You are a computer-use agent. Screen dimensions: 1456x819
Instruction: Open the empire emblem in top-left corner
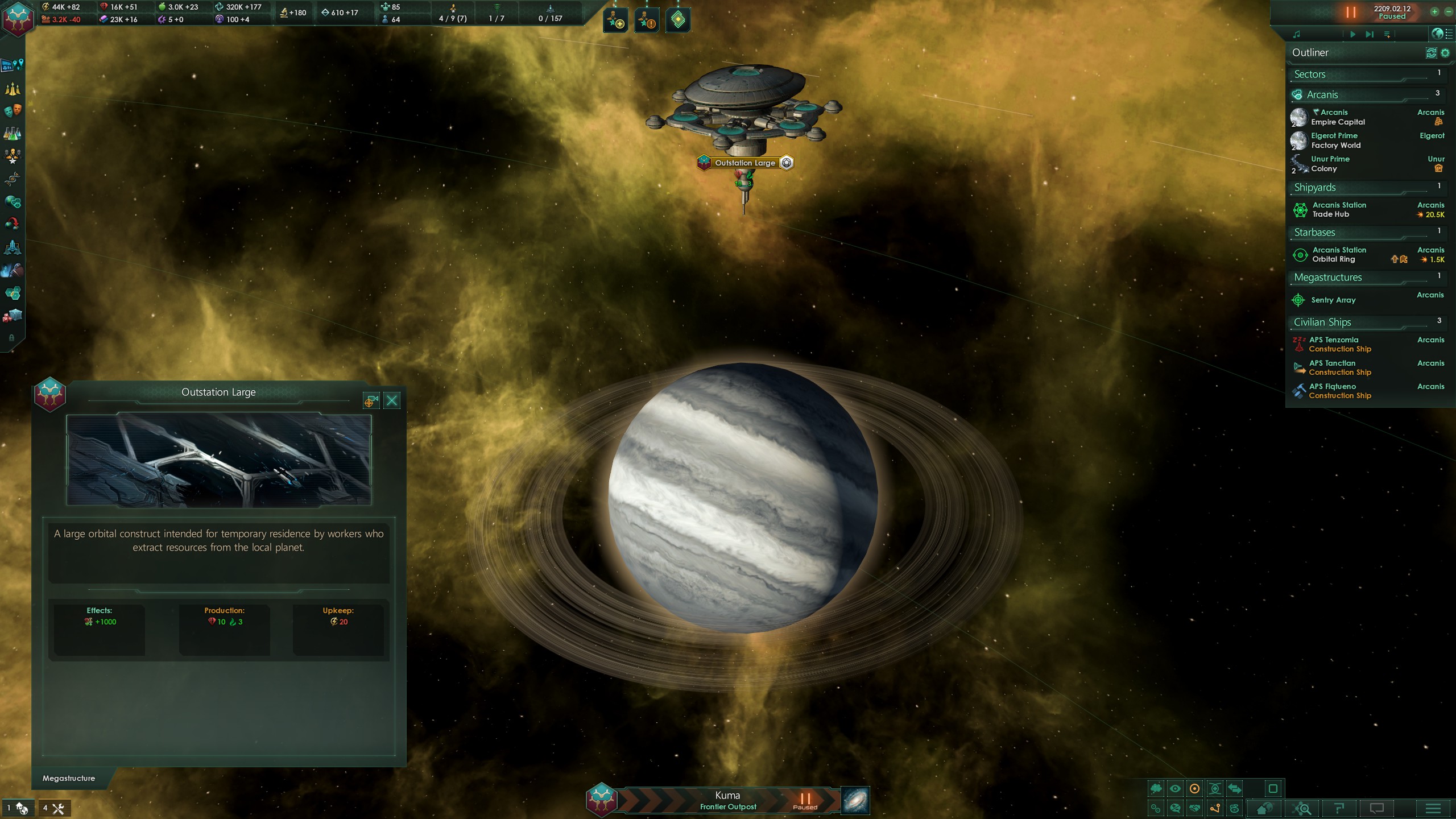coord(18,18)
